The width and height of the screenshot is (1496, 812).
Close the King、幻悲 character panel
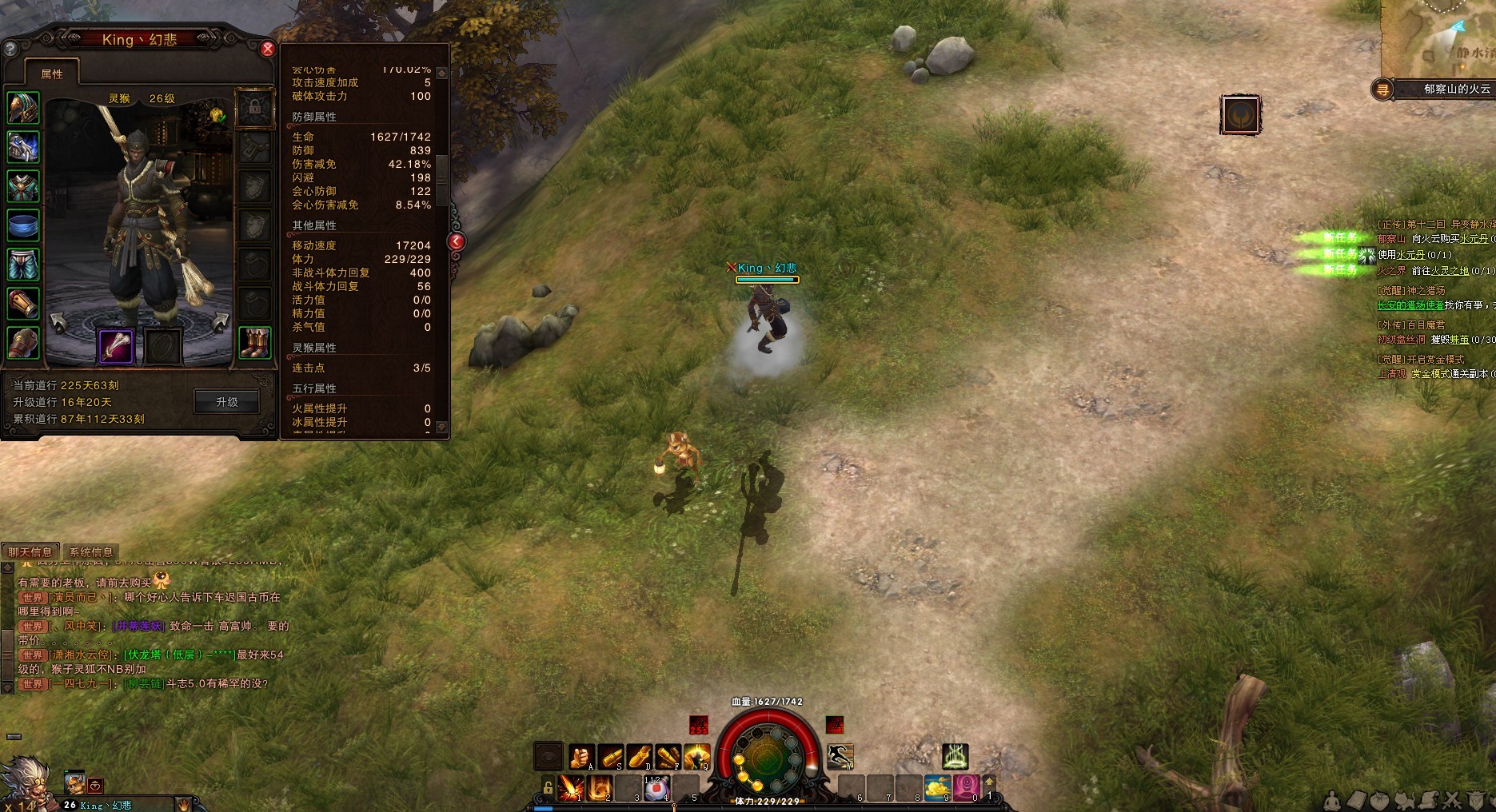268,49
